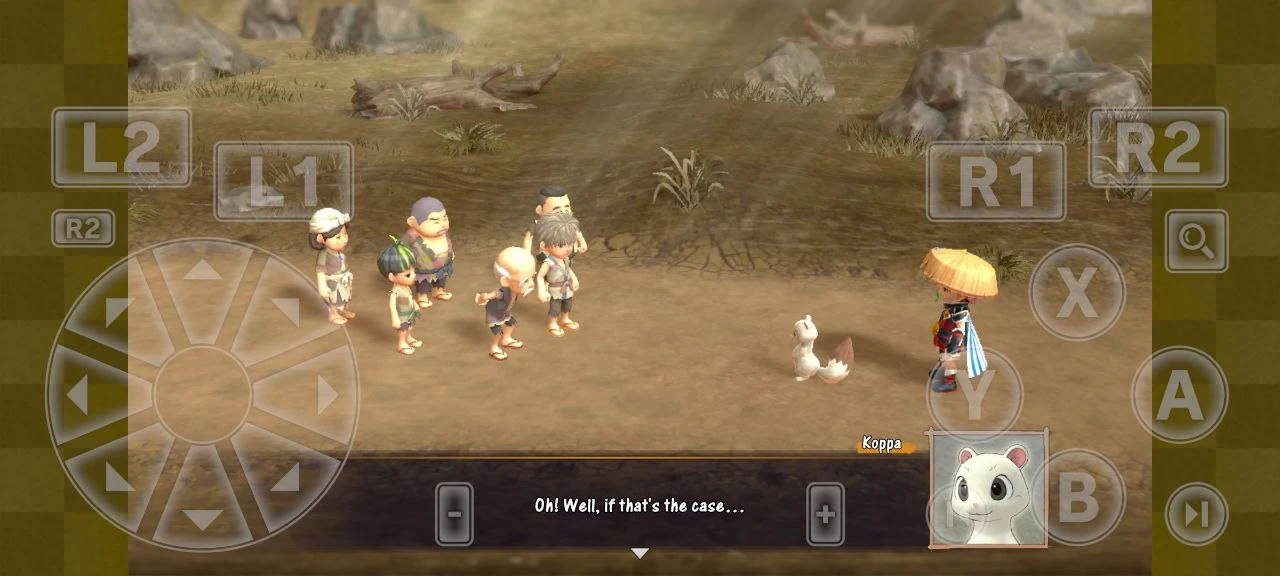Click the D-pad left arrow
The height and width of the screenshot is (576, 1280).
(x=78, y=395)
